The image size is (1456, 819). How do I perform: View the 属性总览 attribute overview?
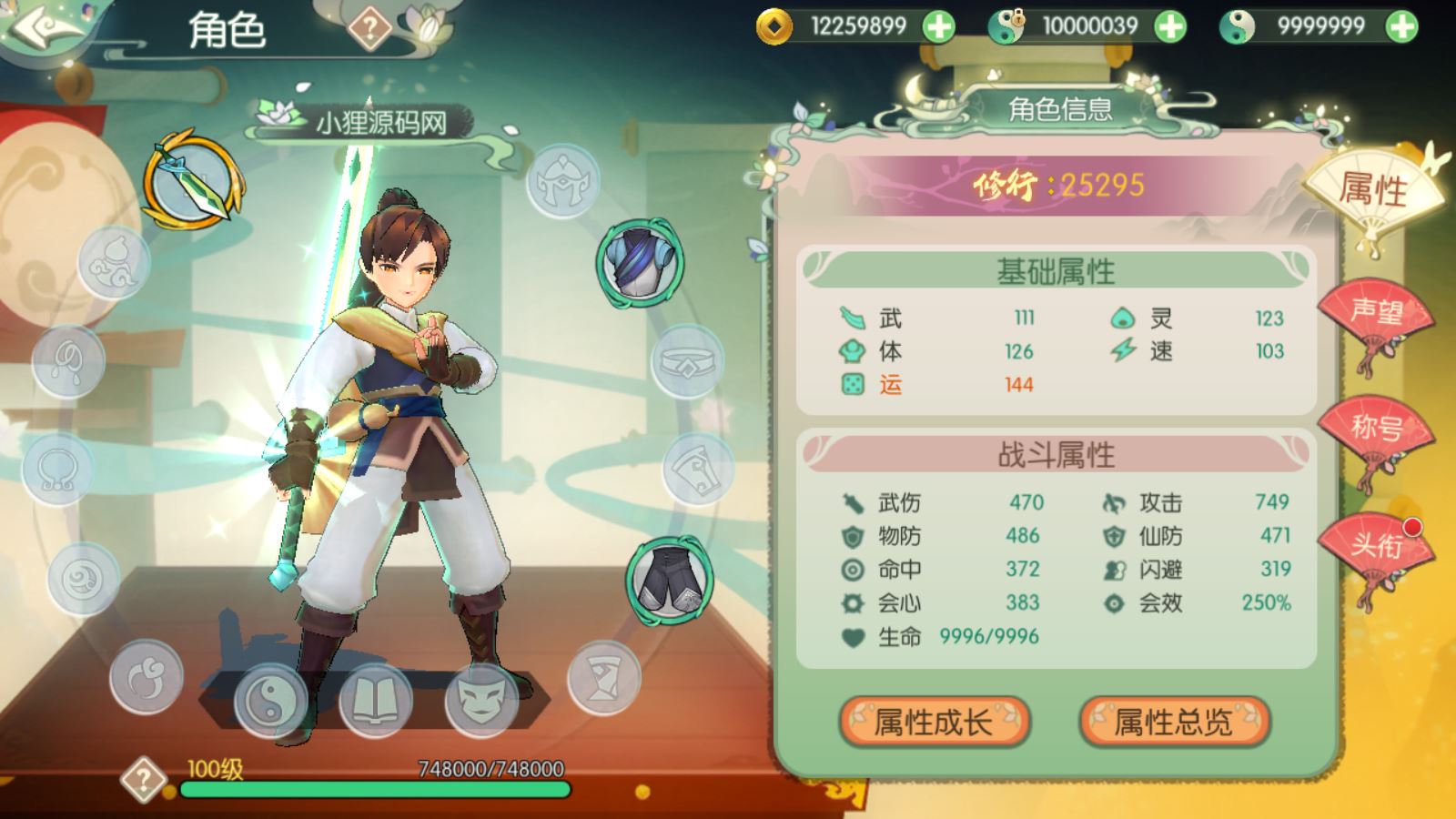(1174, 723)
